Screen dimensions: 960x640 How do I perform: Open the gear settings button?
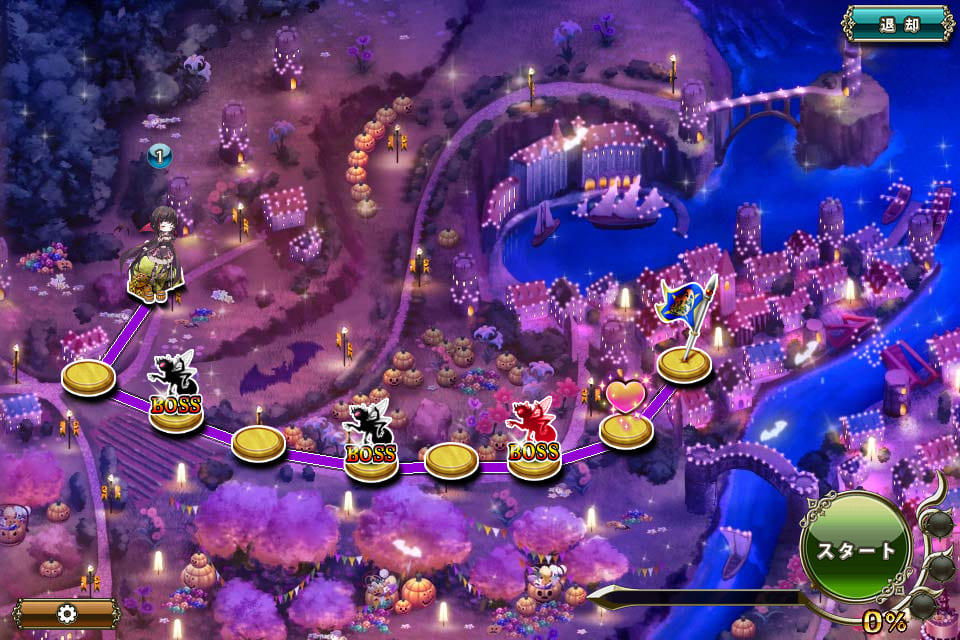(66, 612)
